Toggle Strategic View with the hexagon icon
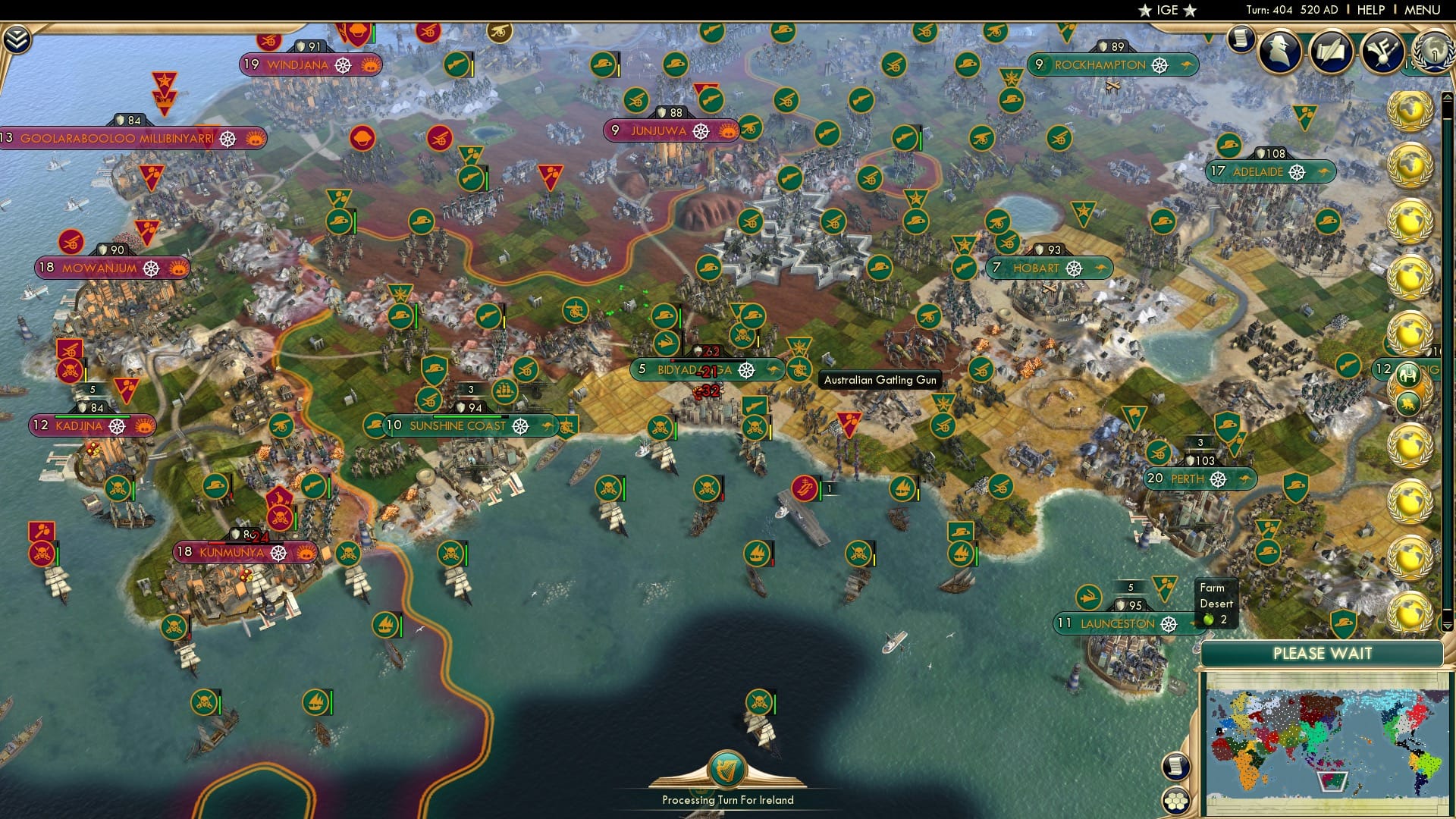This screenshot has height=819, width=1456. pos(1176,801)
